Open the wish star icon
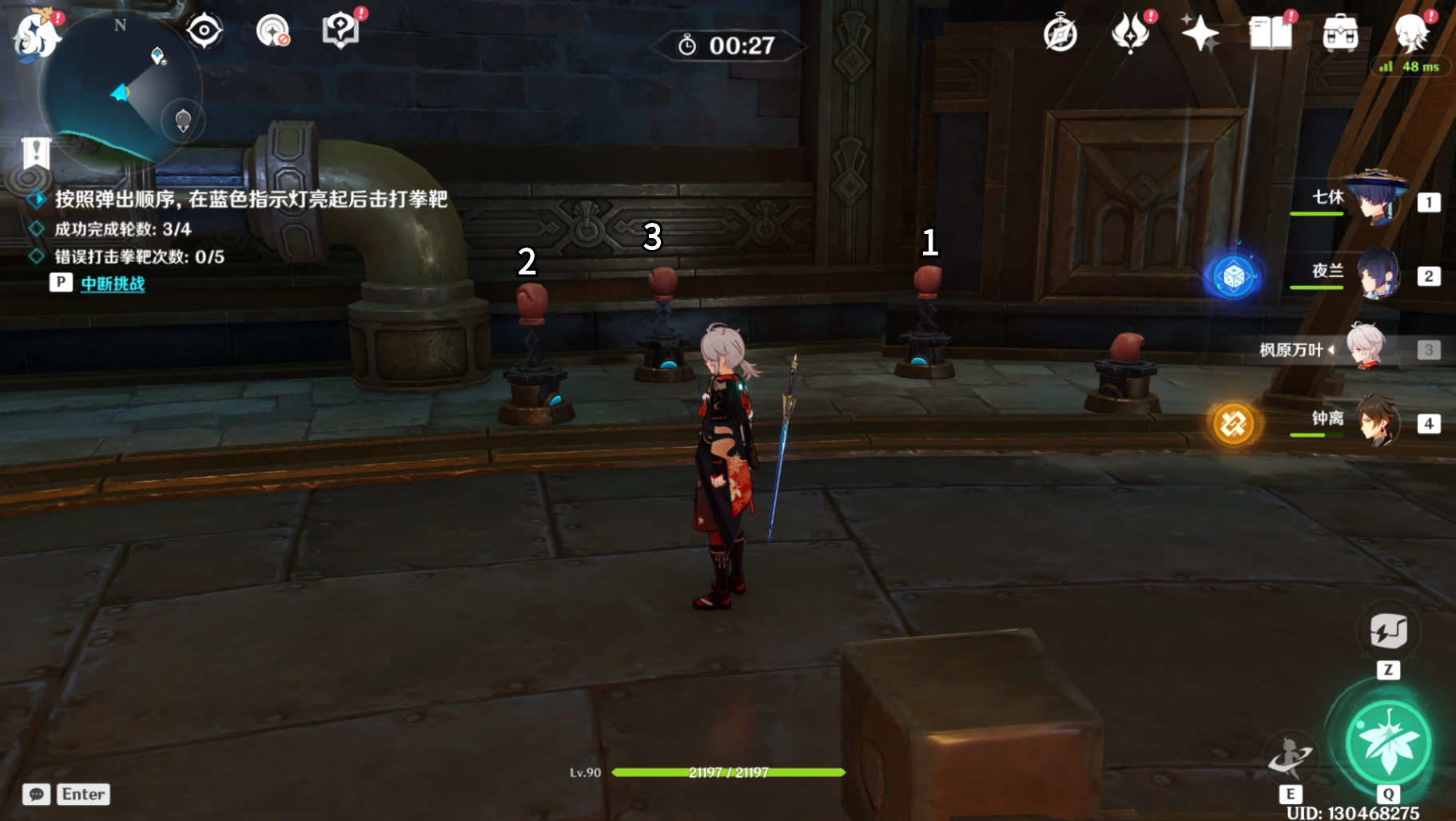 [1199, 34]
